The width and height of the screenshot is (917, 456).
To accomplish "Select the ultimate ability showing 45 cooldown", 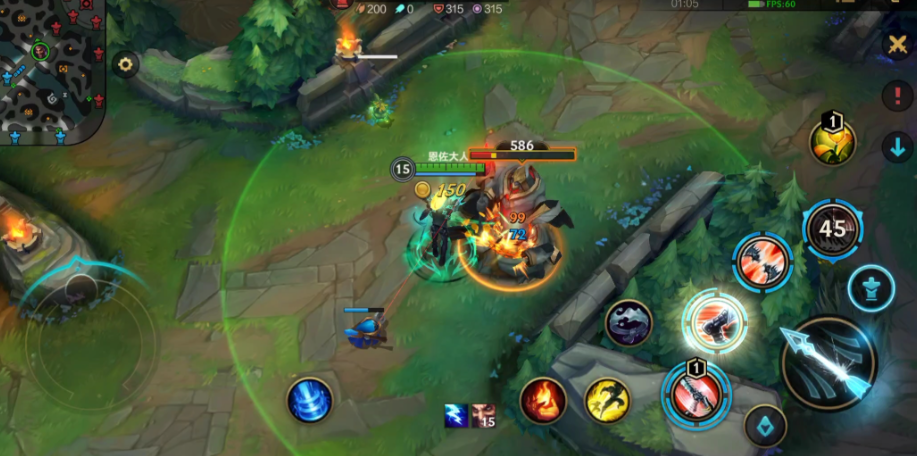I will (x=832, y=229).
